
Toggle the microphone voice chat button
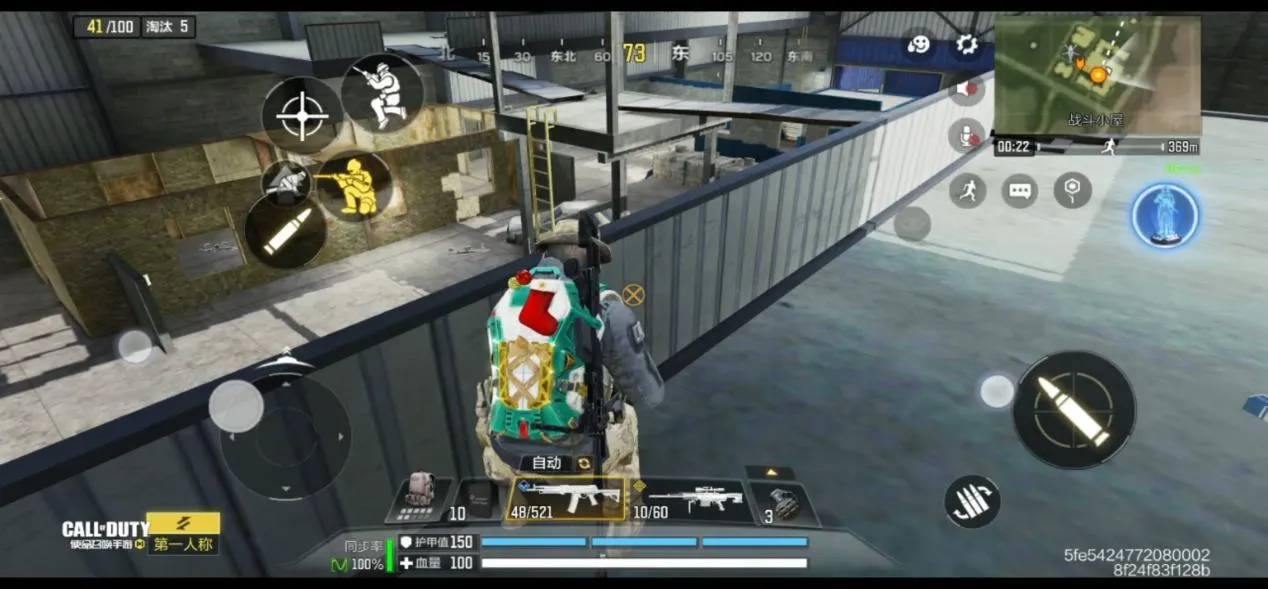point(966,135)
